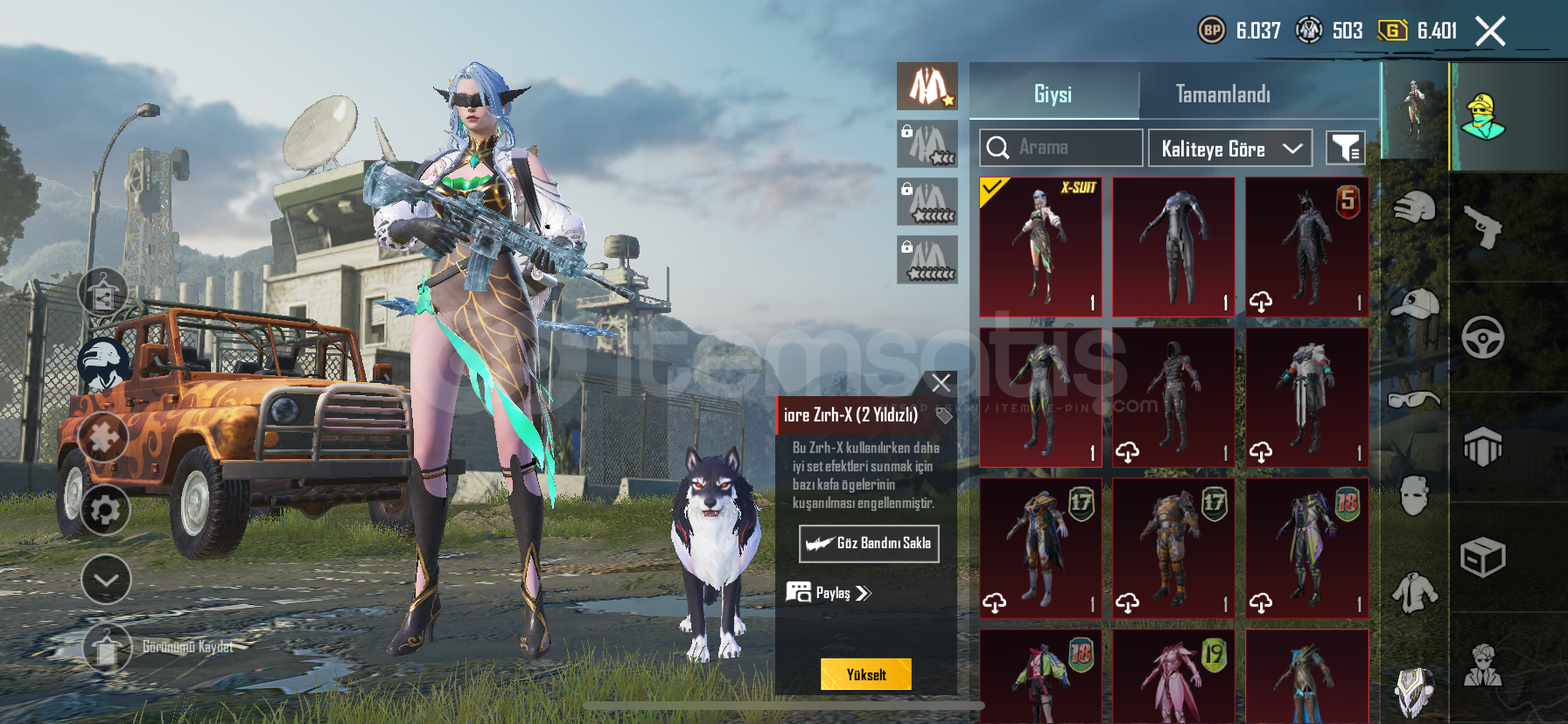
Task: Toggle Göz Bandını Sakla button
Action: (869, 543)
